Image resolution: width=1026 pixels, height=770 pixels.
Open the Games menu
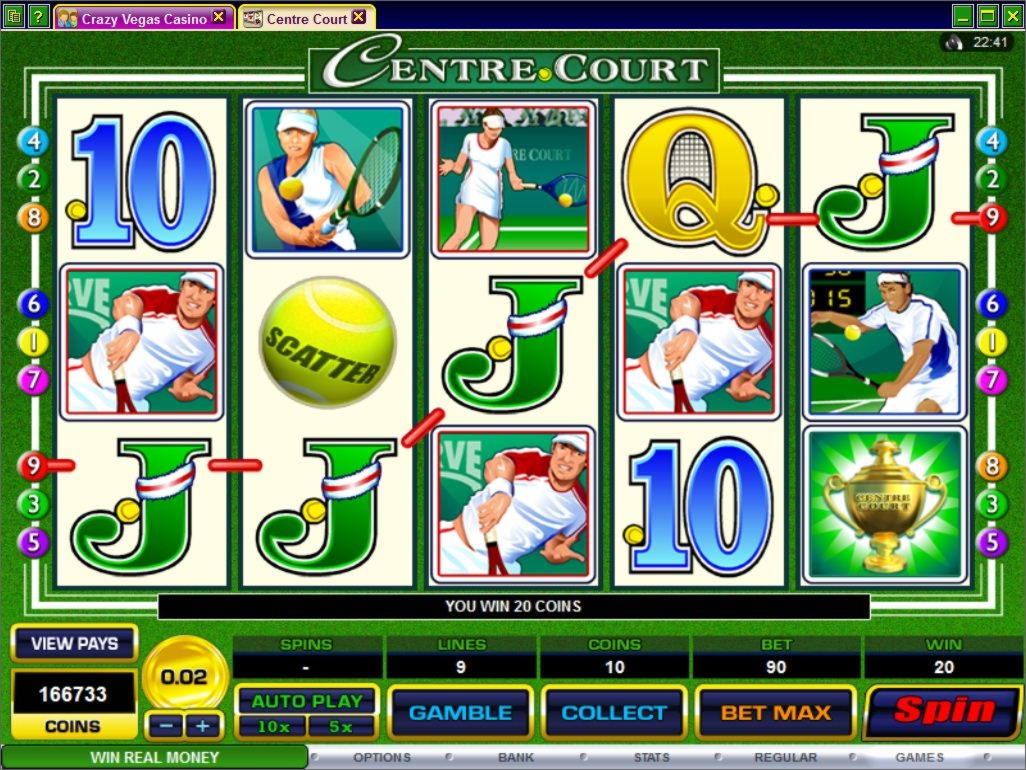point(919,758)
